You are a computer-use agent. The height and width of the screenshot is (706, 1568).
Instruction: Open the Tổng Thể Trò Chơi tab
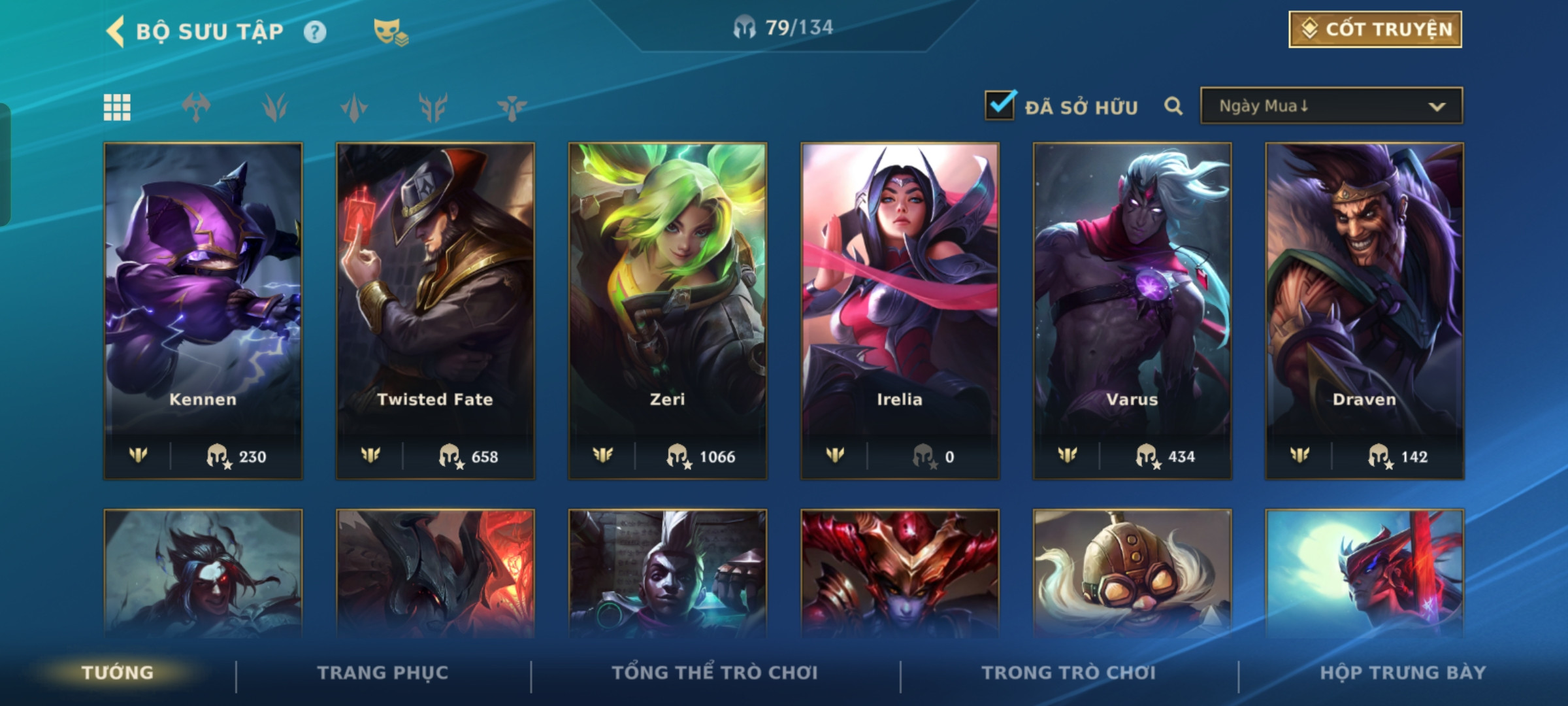pyautogui.click(x=715, y=673)
